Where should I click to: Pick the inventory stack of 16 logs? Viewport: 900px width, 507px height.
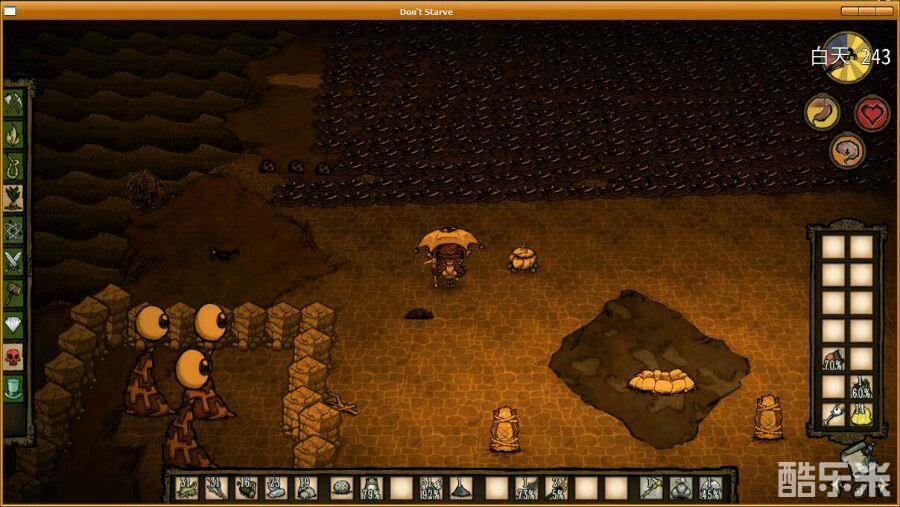click(x=247, y=488)
